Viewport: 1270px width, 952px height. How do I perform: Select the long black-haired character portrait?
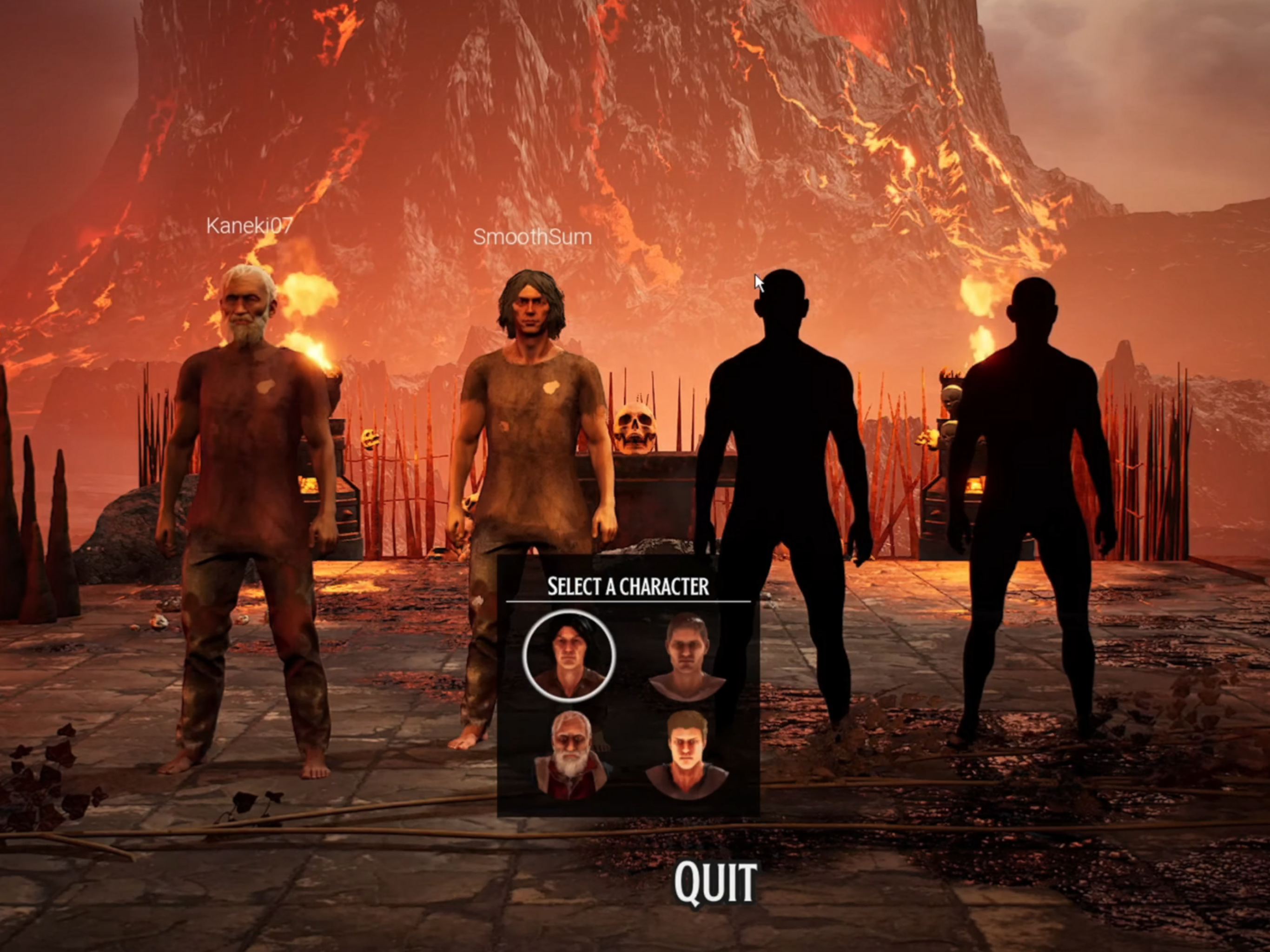(x=569, y=656)
